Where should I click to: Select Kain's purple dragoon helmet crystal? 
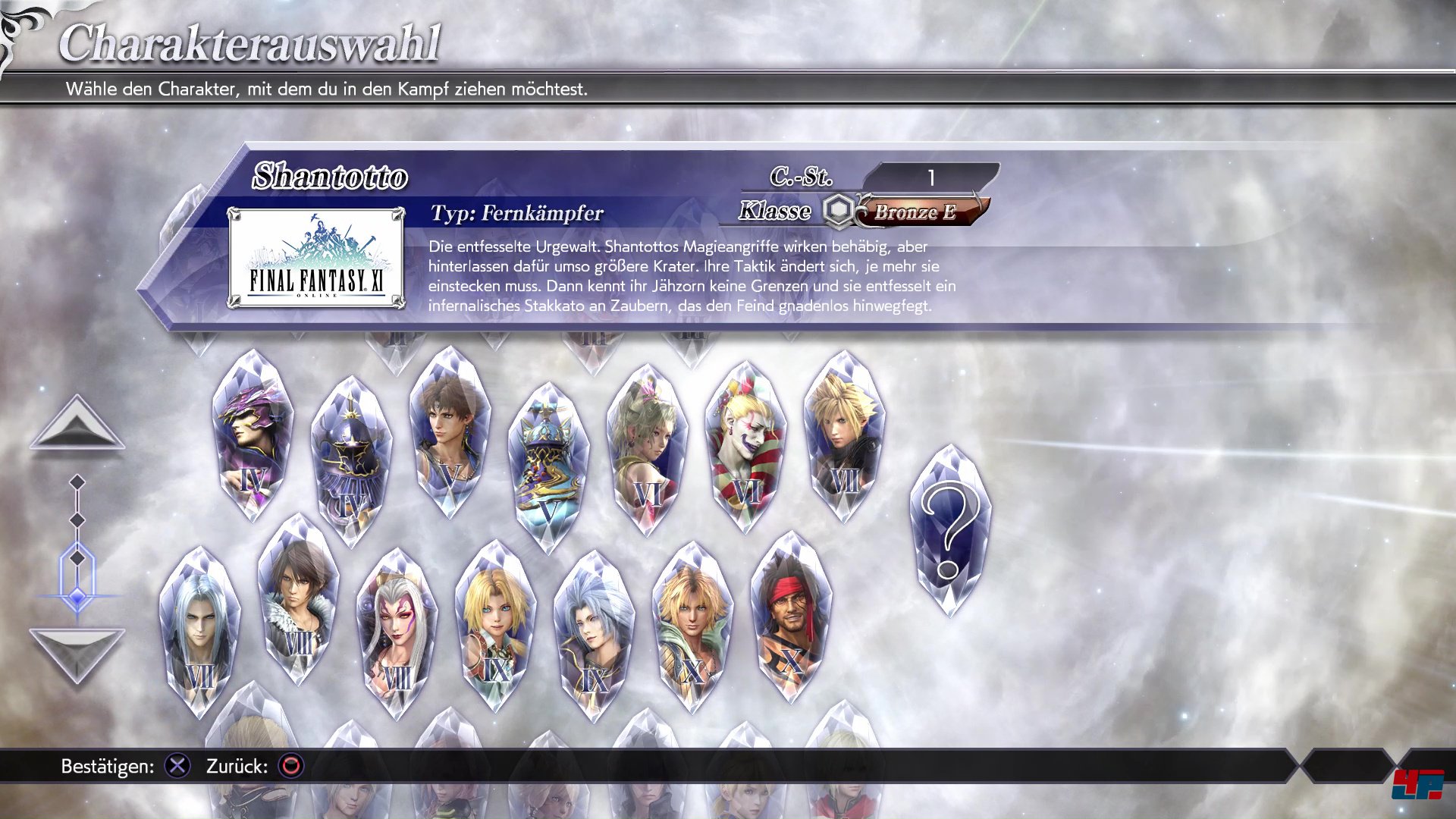252,436
